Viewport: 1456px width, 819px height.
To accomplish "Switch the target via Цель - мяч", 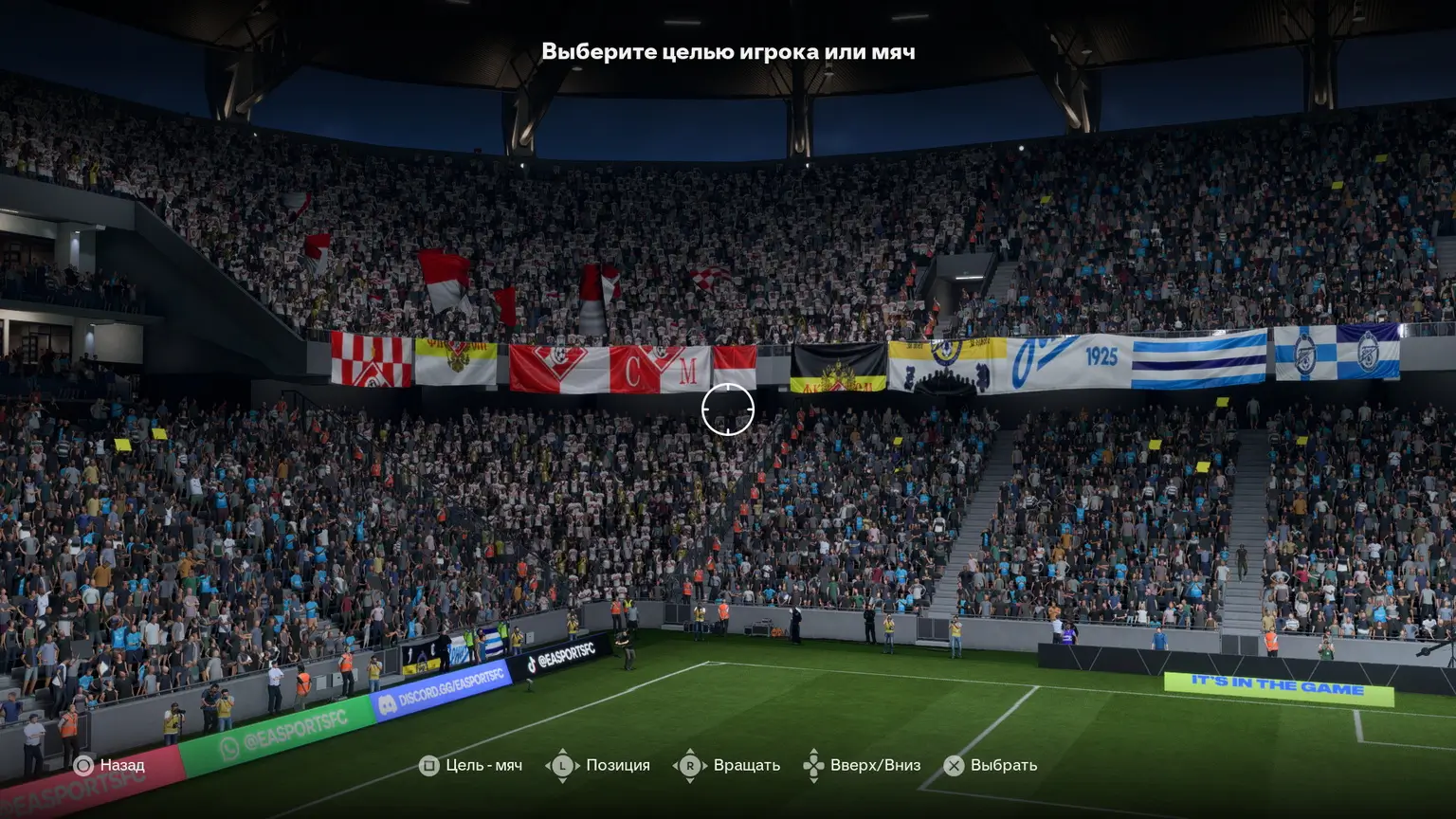I will pyautogui.click(x=471, y=765).
